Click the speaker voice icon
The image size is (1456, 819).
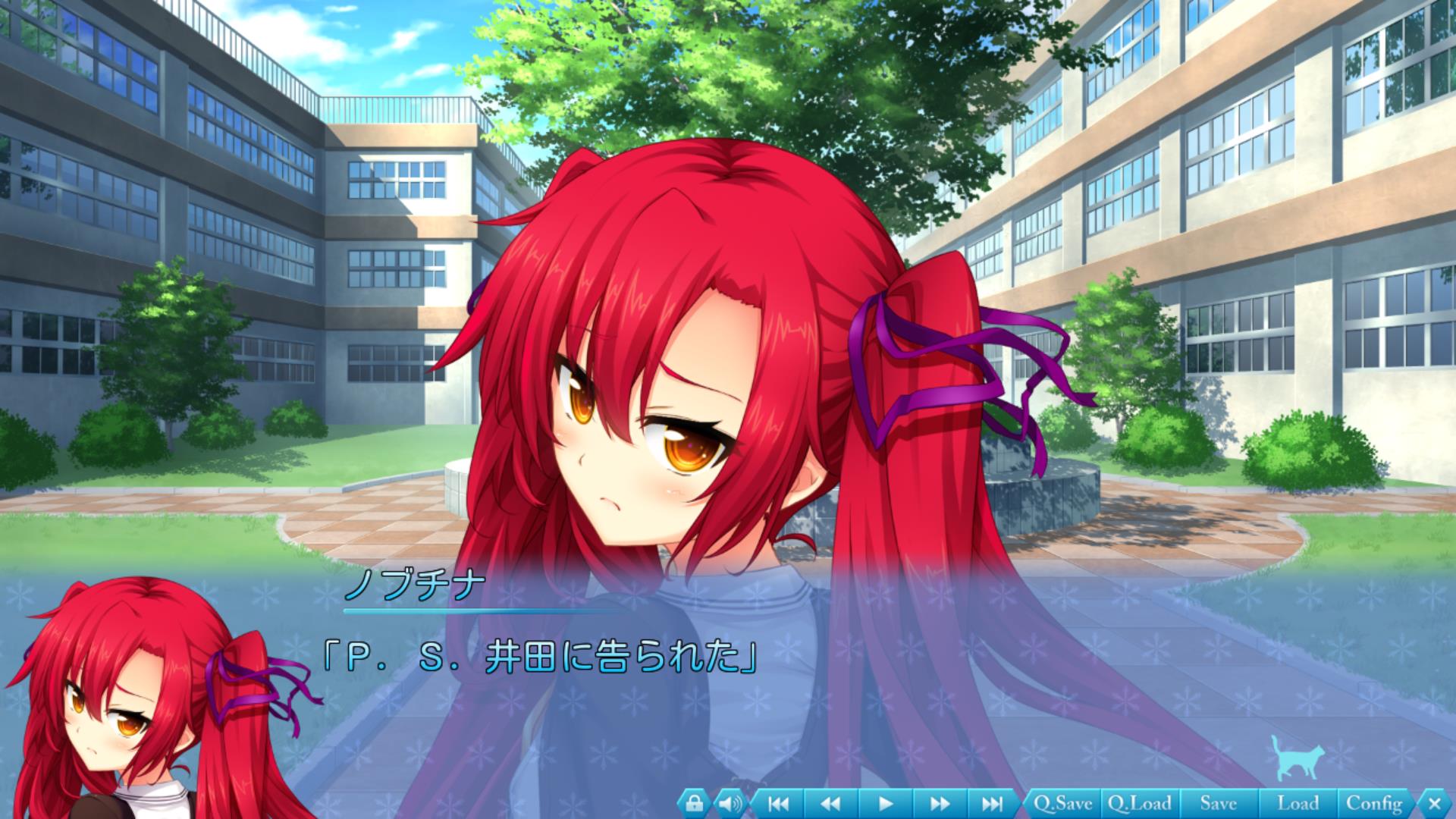tap(730, 803)
